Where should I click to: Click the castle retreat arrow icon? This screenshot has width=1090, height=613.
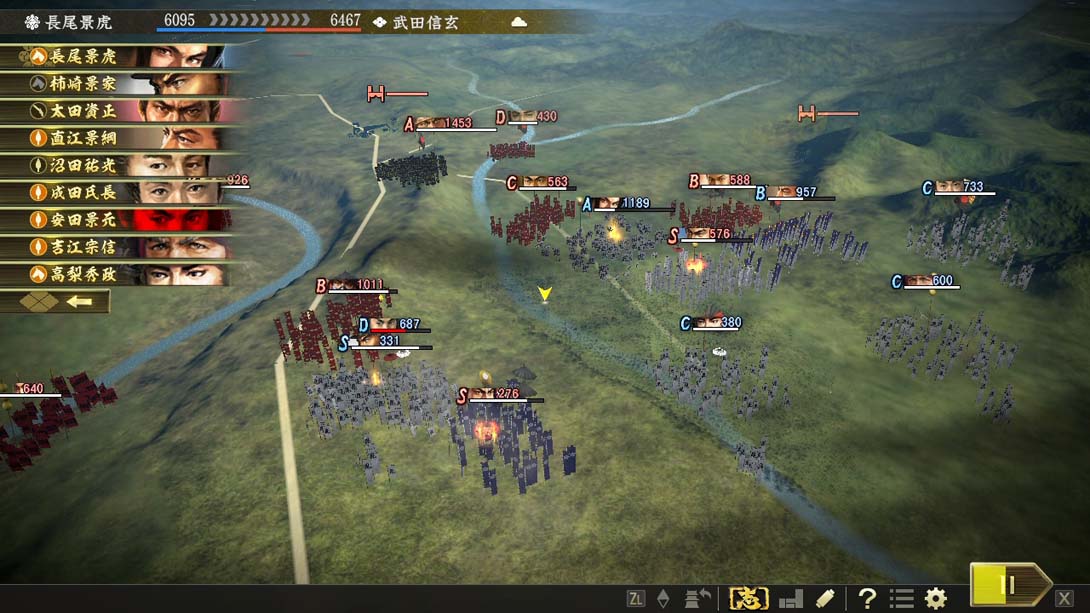[698, 598]
